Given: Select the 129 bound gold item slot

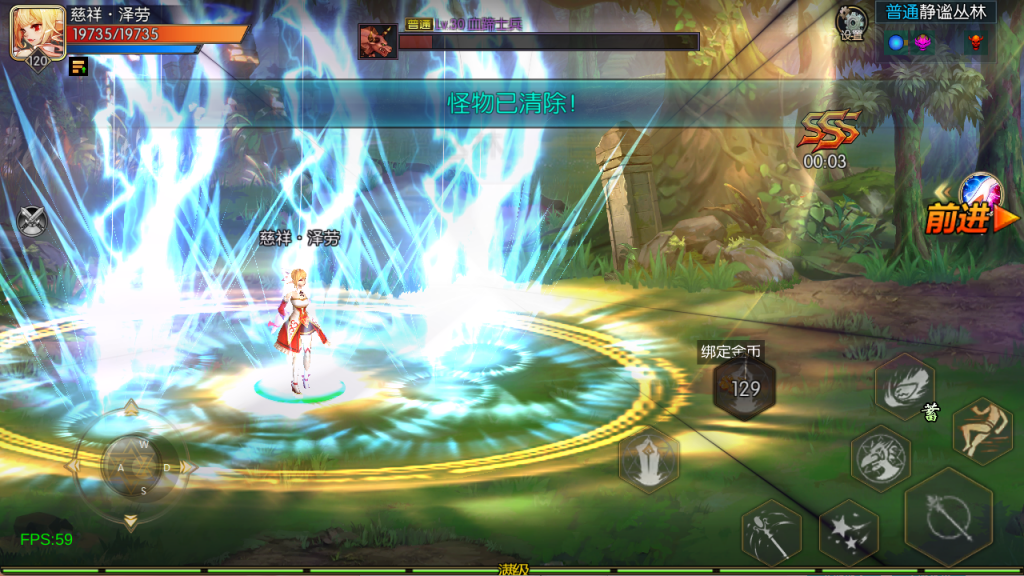Looking at the screenshot, I should (745, 388).
